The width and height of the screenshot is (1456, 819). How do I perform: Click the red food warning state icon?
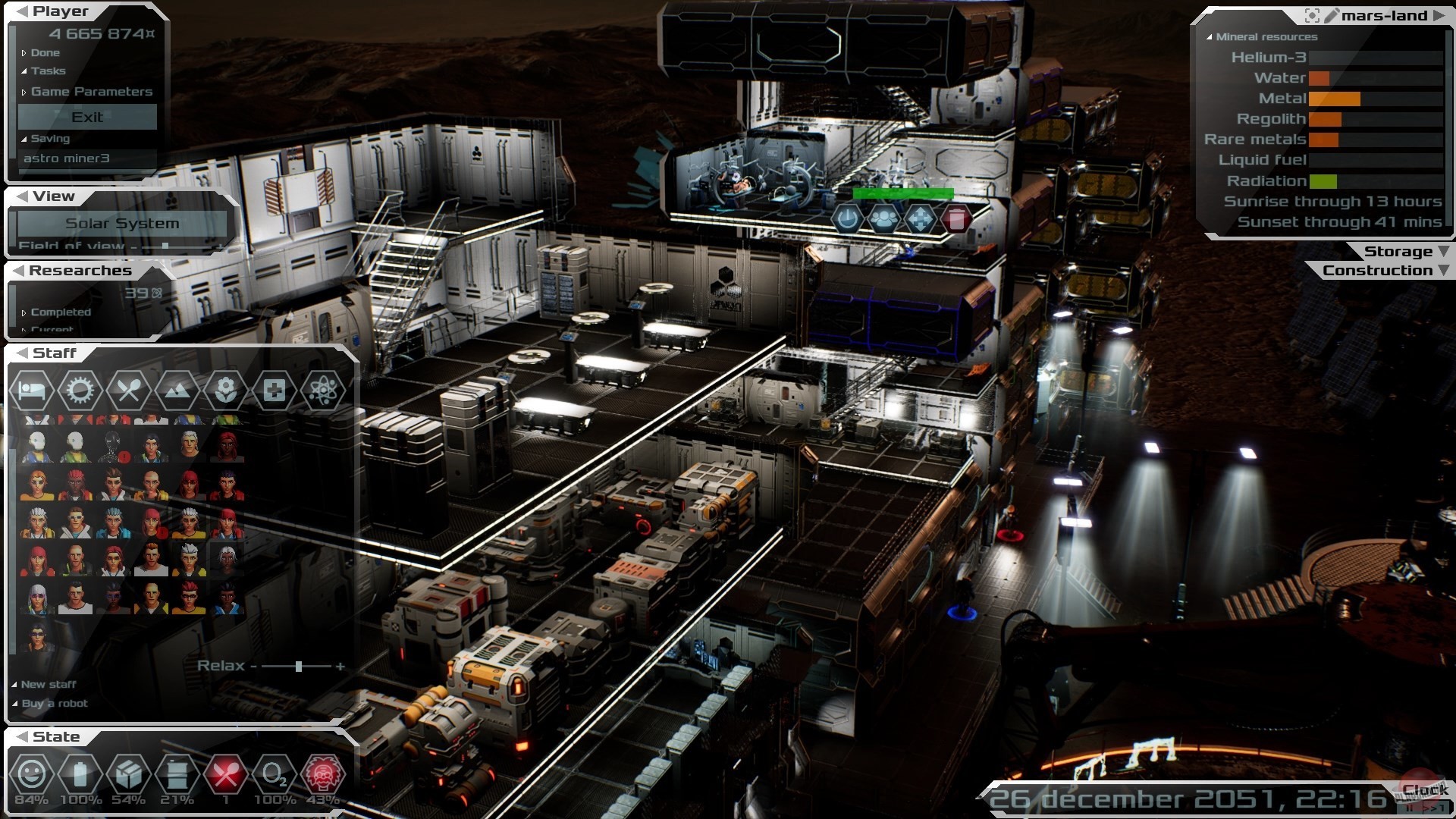[x=225, y=774]
